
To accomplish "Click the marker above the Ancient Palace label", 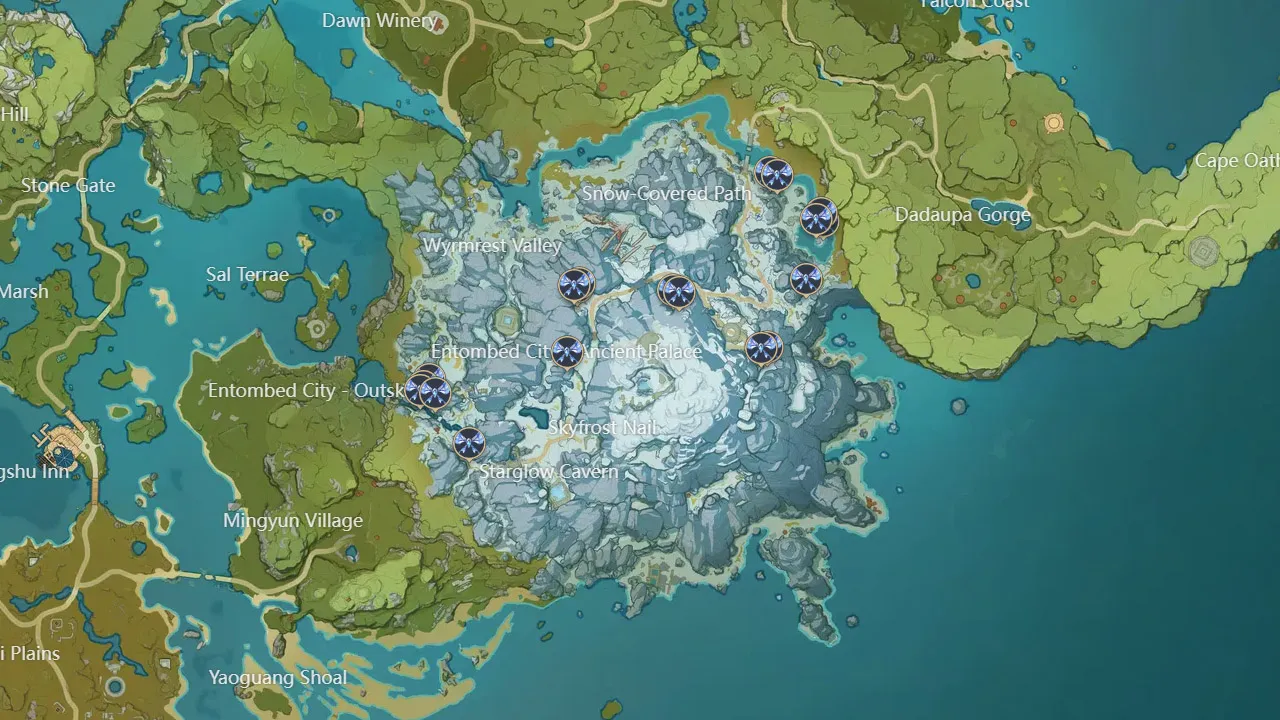I will click(678, 292).
